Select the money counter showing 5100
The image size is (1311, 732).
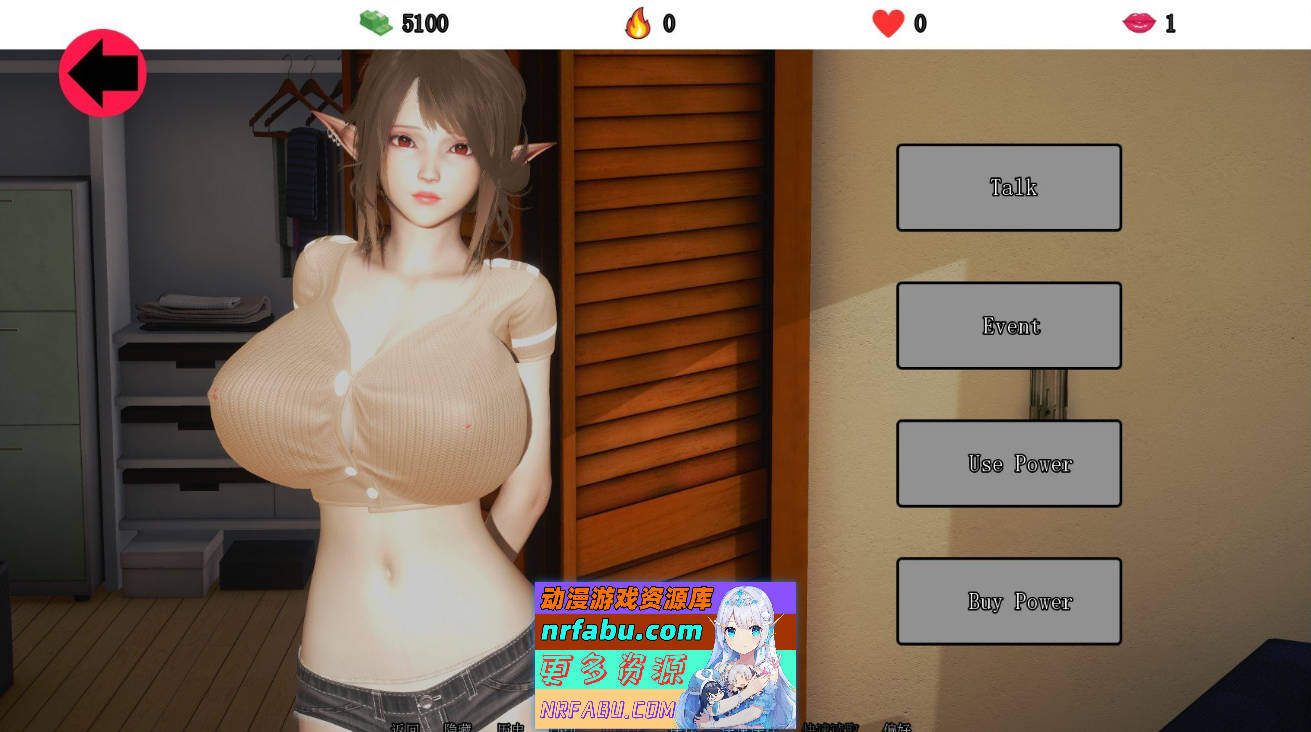(x=426, y=23)
